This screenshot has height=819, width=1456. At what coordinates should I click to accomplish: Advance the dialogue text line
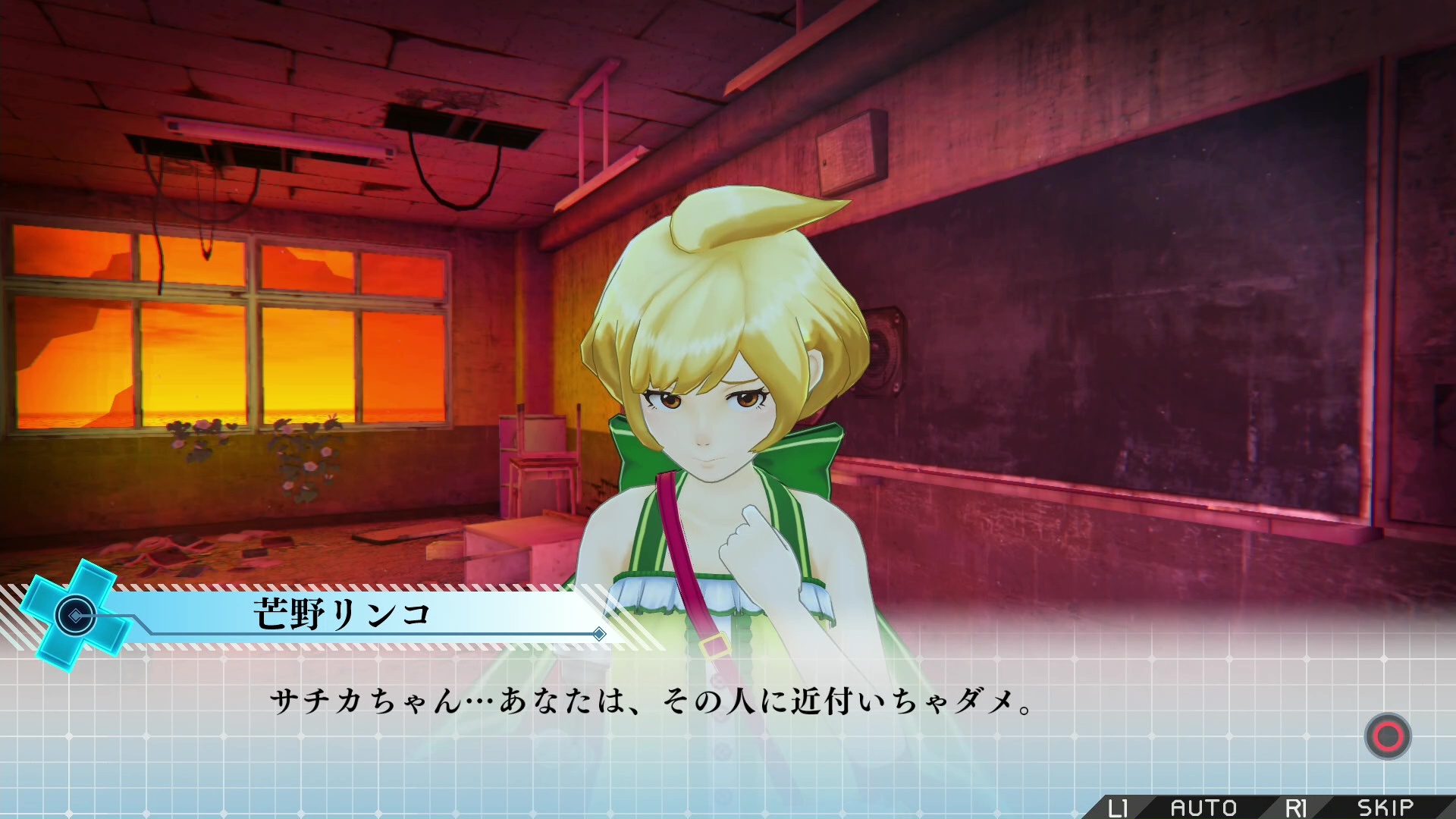(1387, 736)
